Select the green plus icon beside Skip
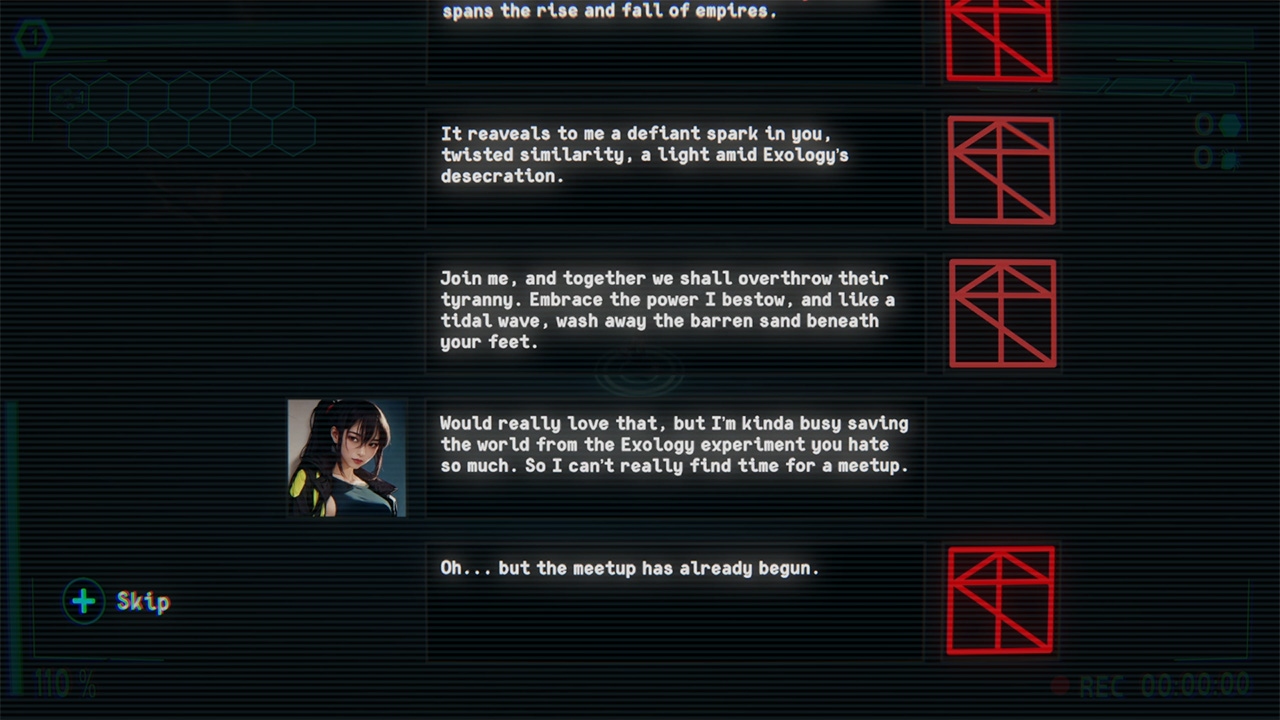 pos(83,601)
